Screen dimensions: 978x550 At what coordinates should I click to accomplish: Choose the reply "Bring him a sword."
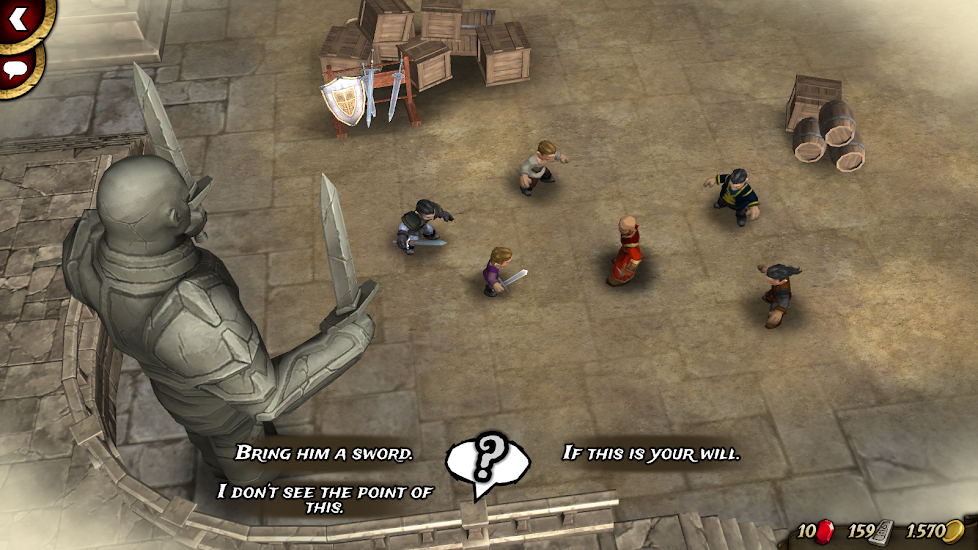coord(324,453)
